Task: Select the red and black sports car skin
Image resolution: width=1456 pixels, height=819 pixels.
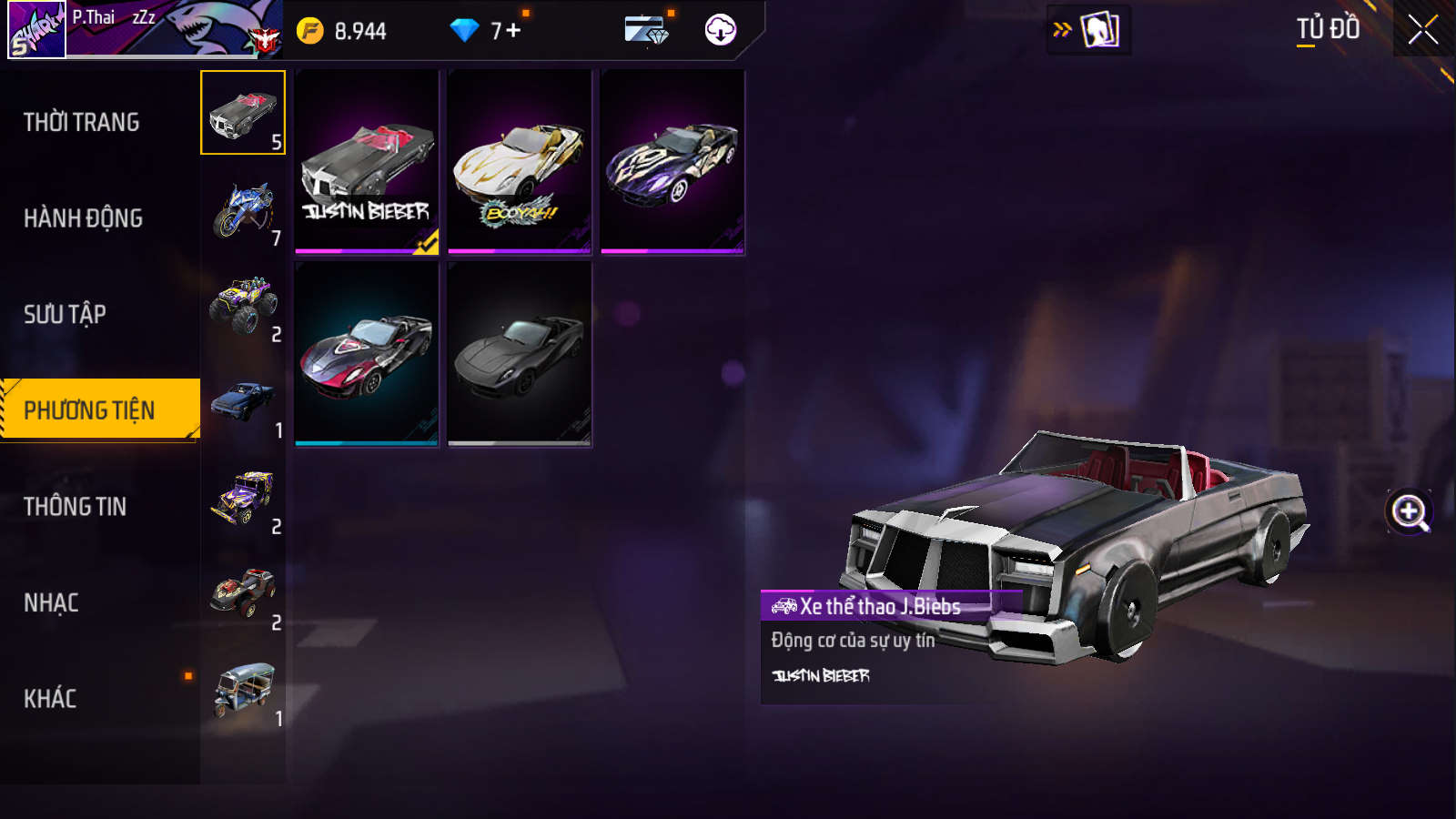Action: pos(367,354)
